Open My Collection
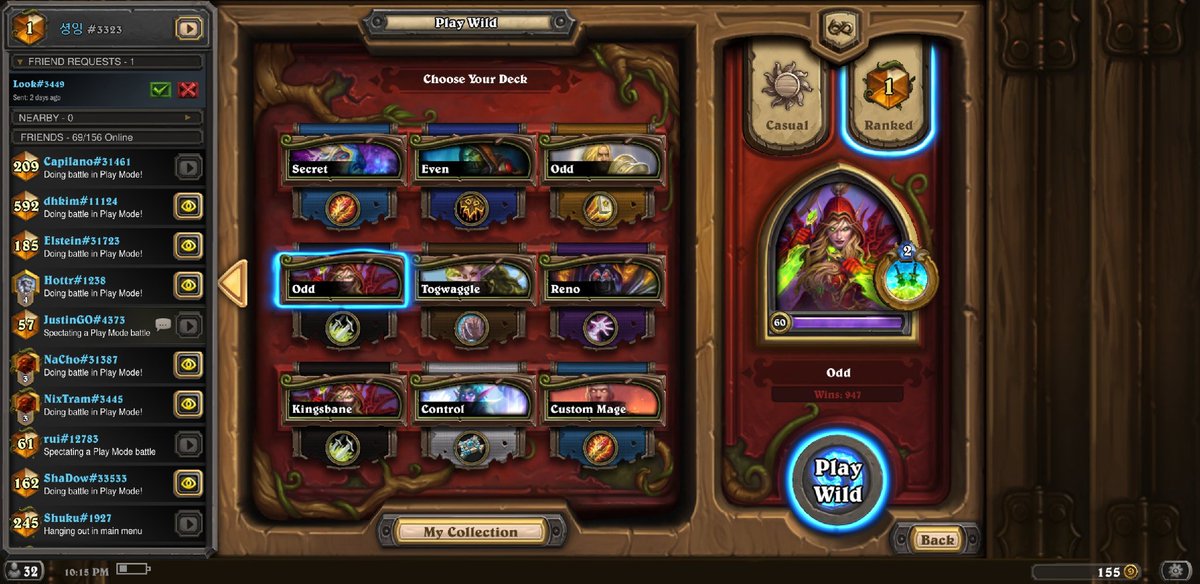 point(470,532)
